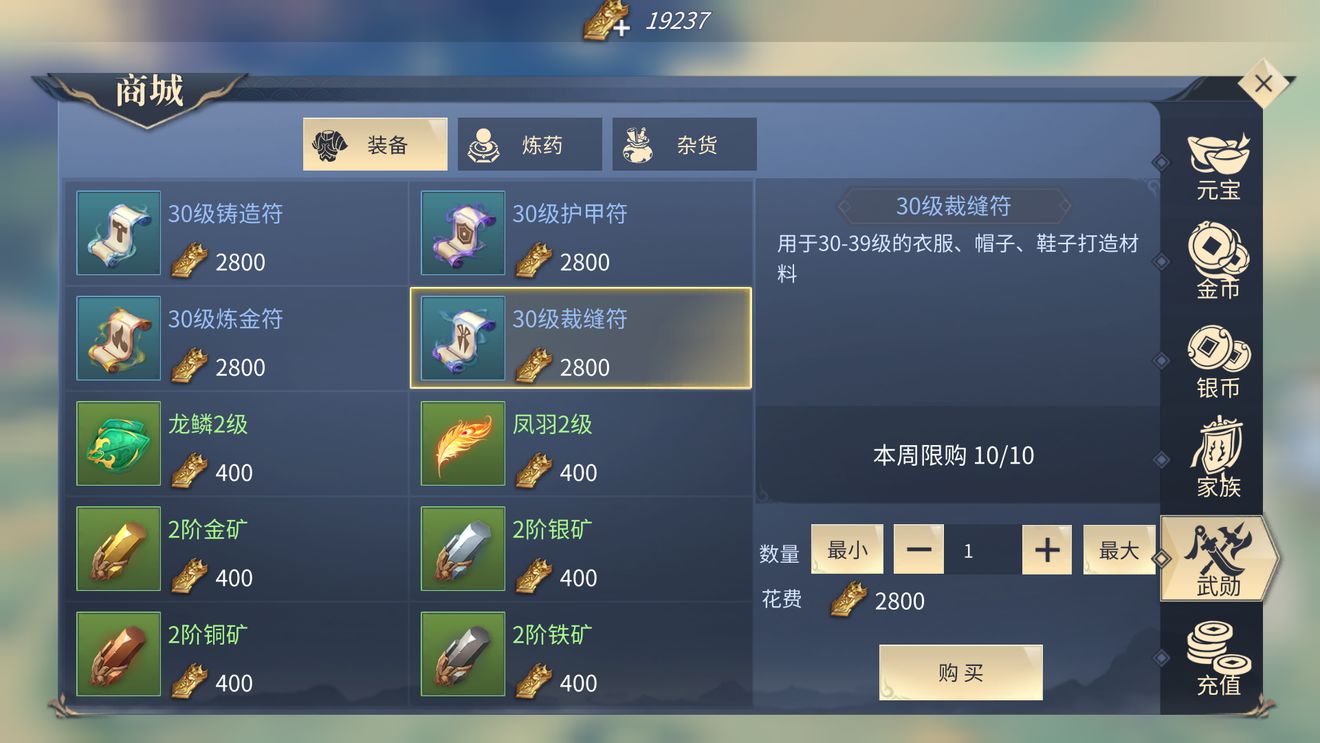Switch to the 炼药 tab

coord(530,143)
